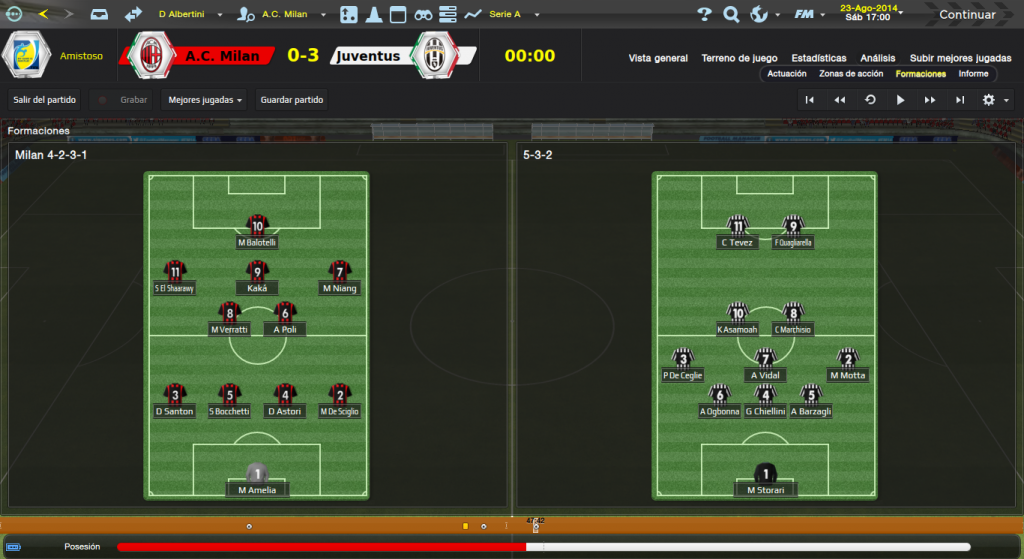Open the Mejores jugadas dropdown

coord(206,100)
